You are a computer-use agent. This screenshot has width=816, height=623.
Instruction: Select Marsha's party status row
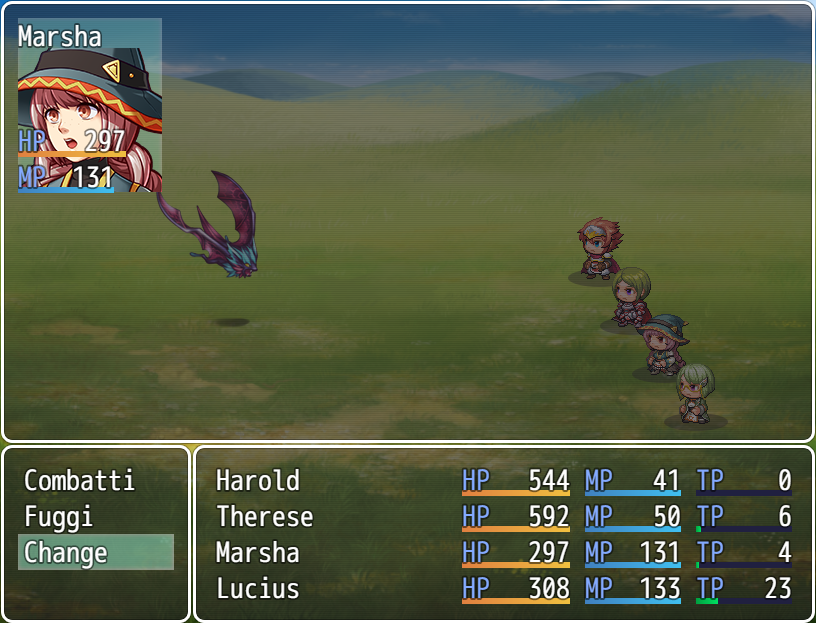click(x=503, y=553)
